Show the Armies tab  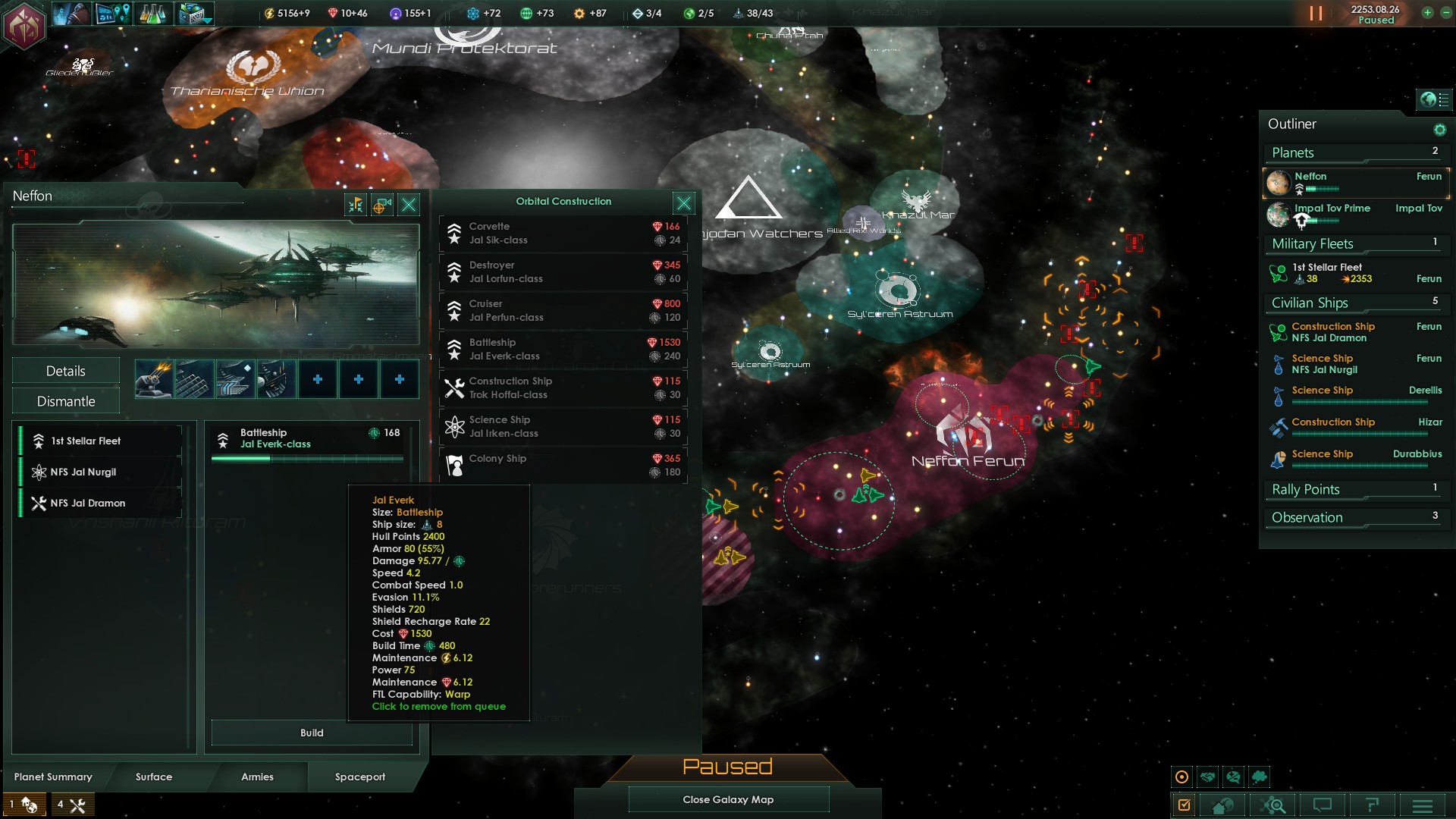click(257, 777)
